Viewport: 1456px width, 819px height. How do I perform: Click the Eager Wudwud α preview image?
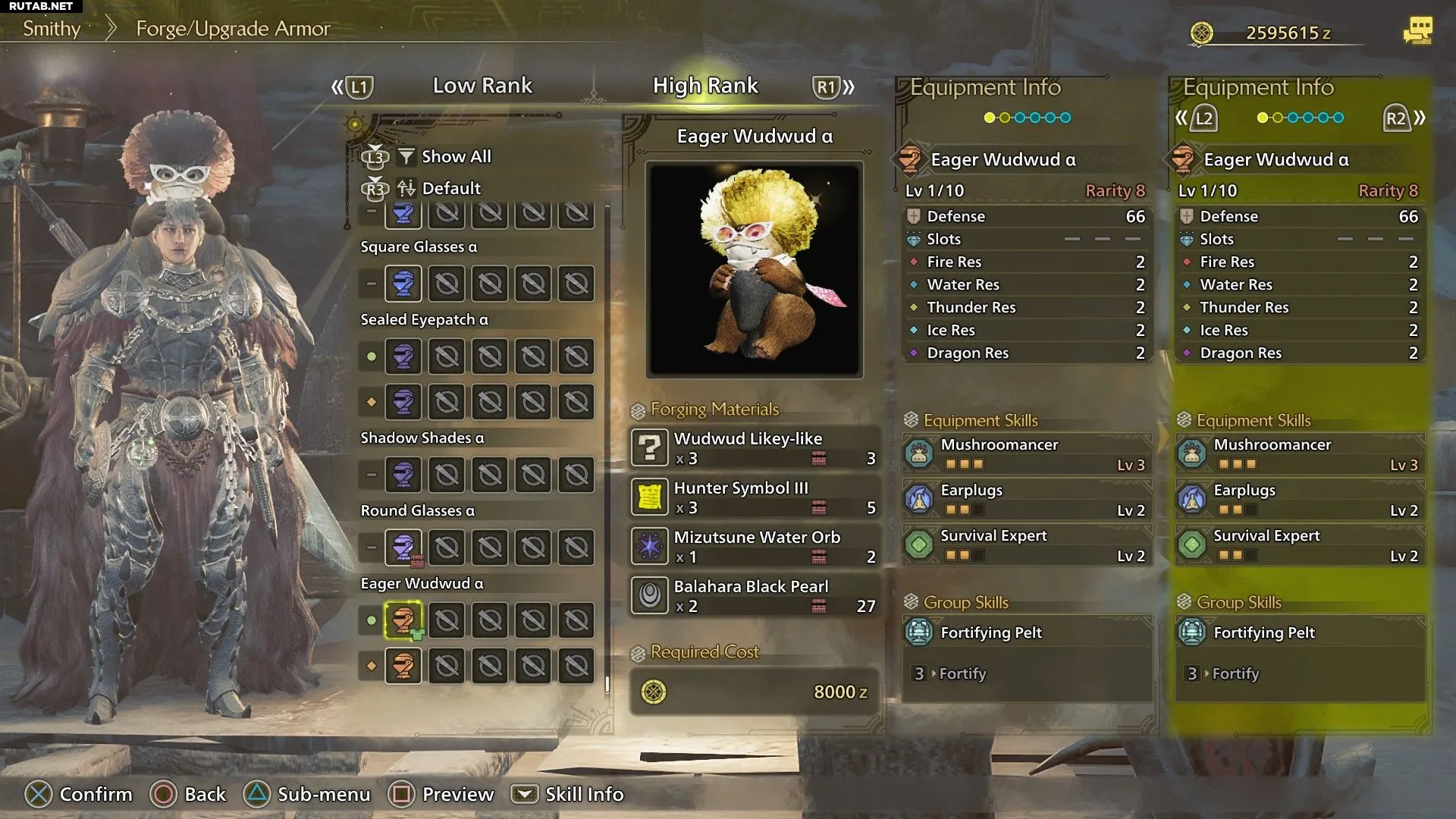tap(754, 269)
